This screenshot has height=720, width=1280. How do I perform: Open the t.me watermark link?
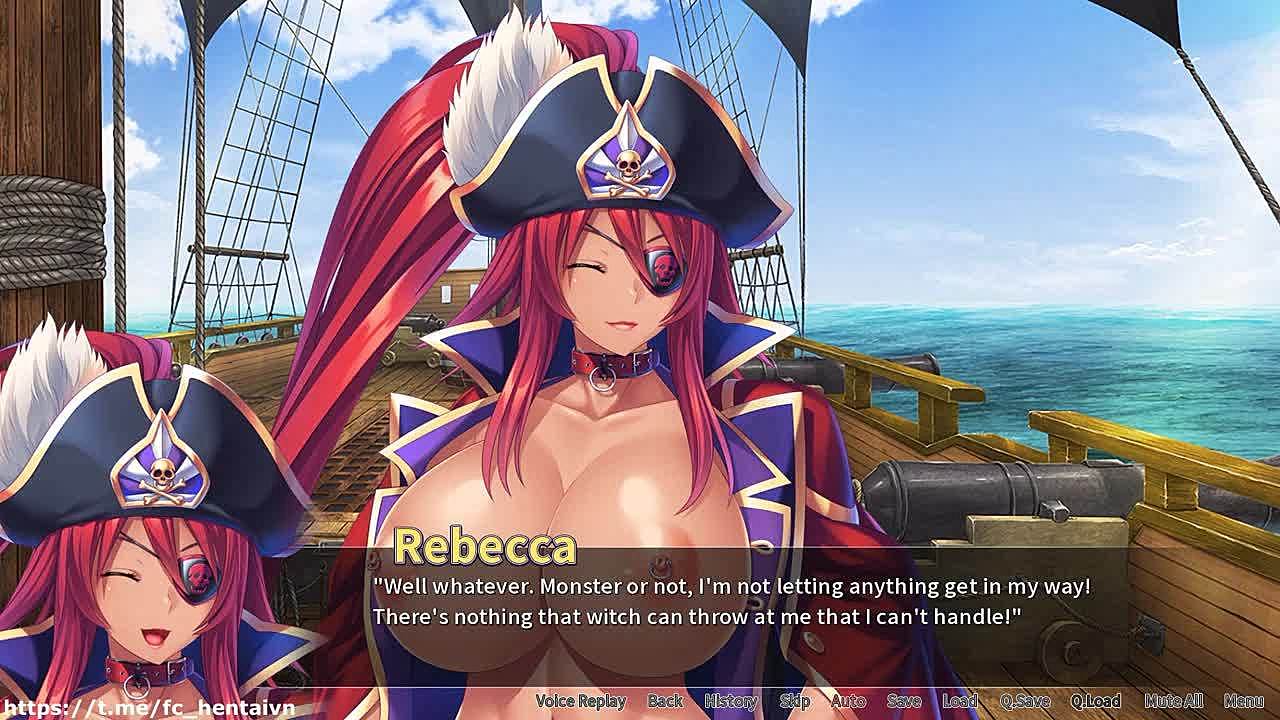click(x=148, y=708)
